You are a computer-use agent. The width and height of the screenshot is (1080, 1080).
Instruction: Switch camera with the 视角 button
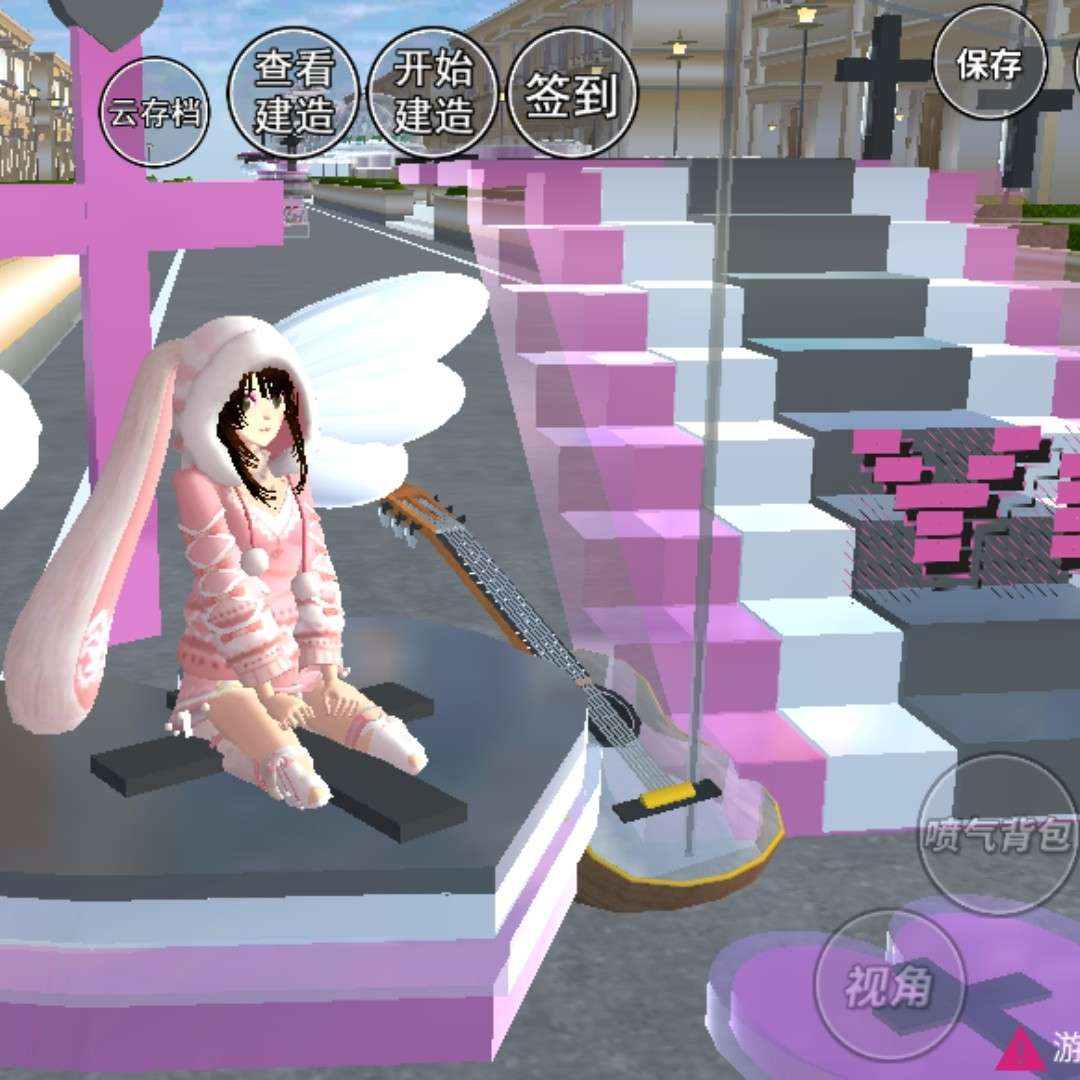coord(889,985)
